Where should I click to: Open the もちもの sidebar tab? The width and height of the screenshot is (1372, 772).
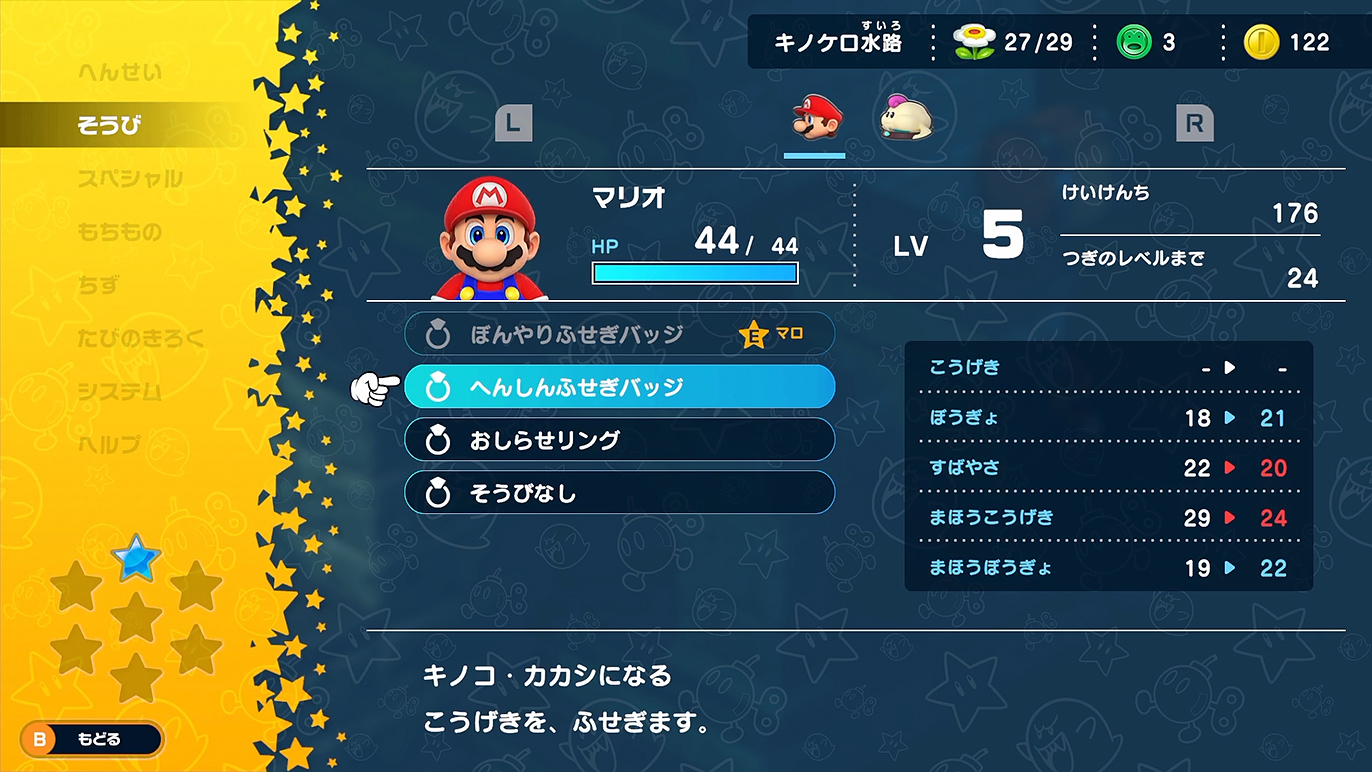120,231
